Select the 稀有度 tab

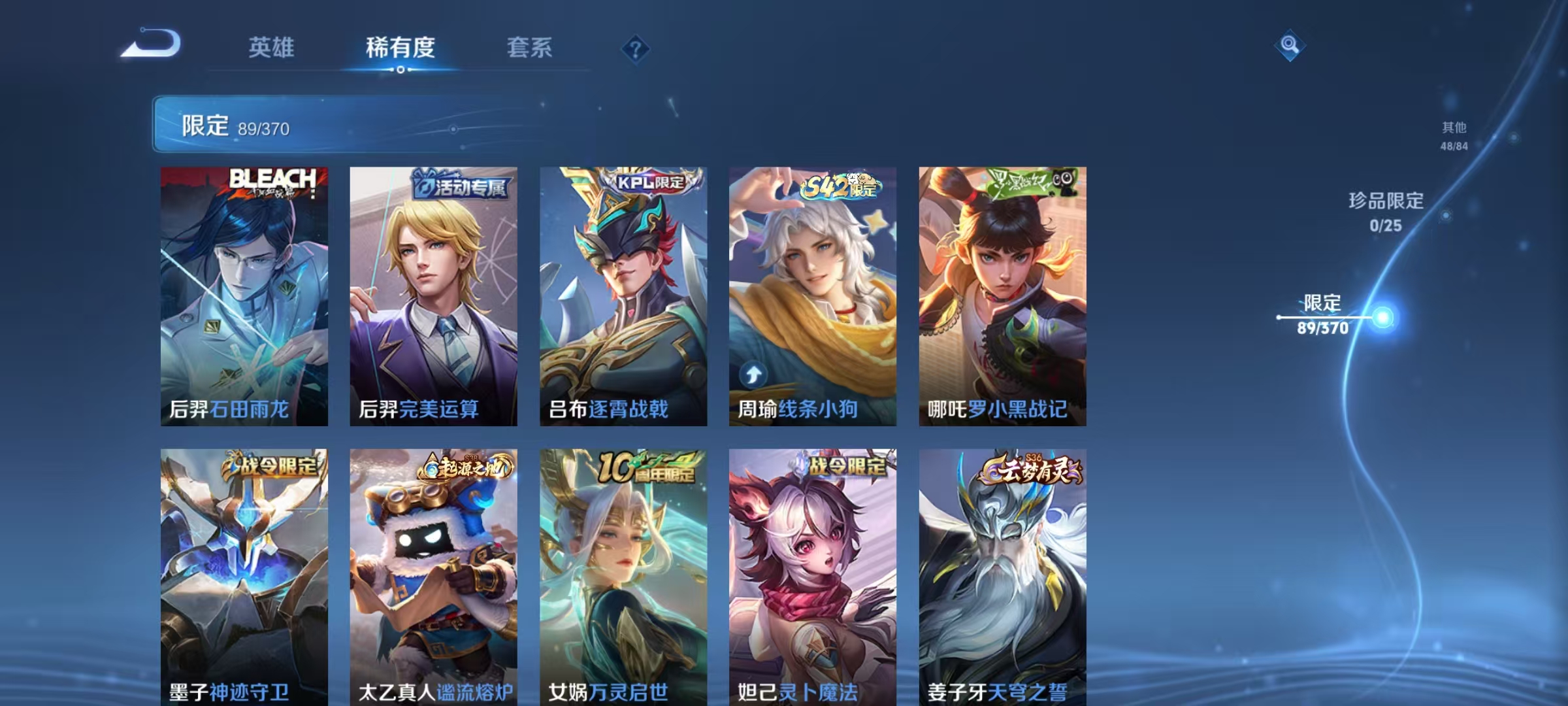click(401, 48)
